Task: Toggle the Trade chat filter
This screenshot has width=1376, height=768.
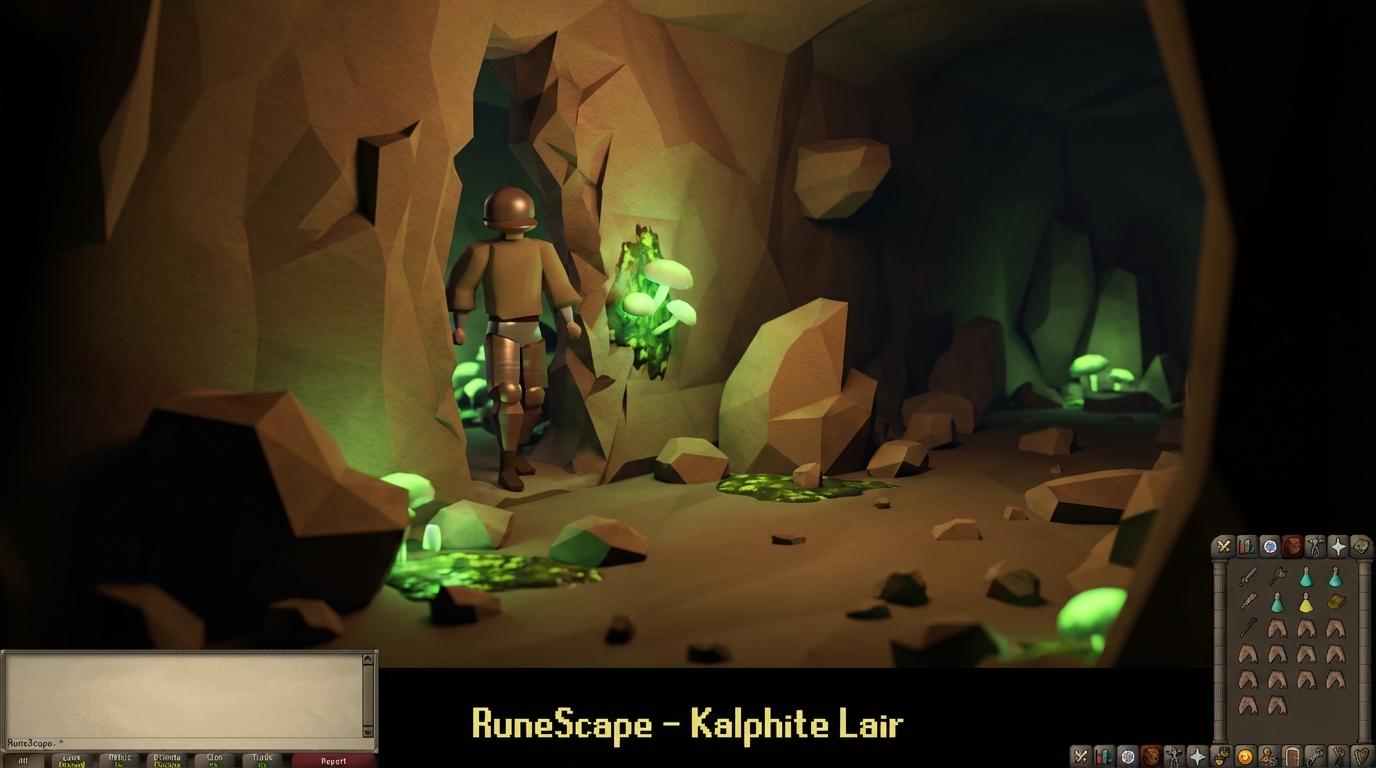Action: [263, 759]
